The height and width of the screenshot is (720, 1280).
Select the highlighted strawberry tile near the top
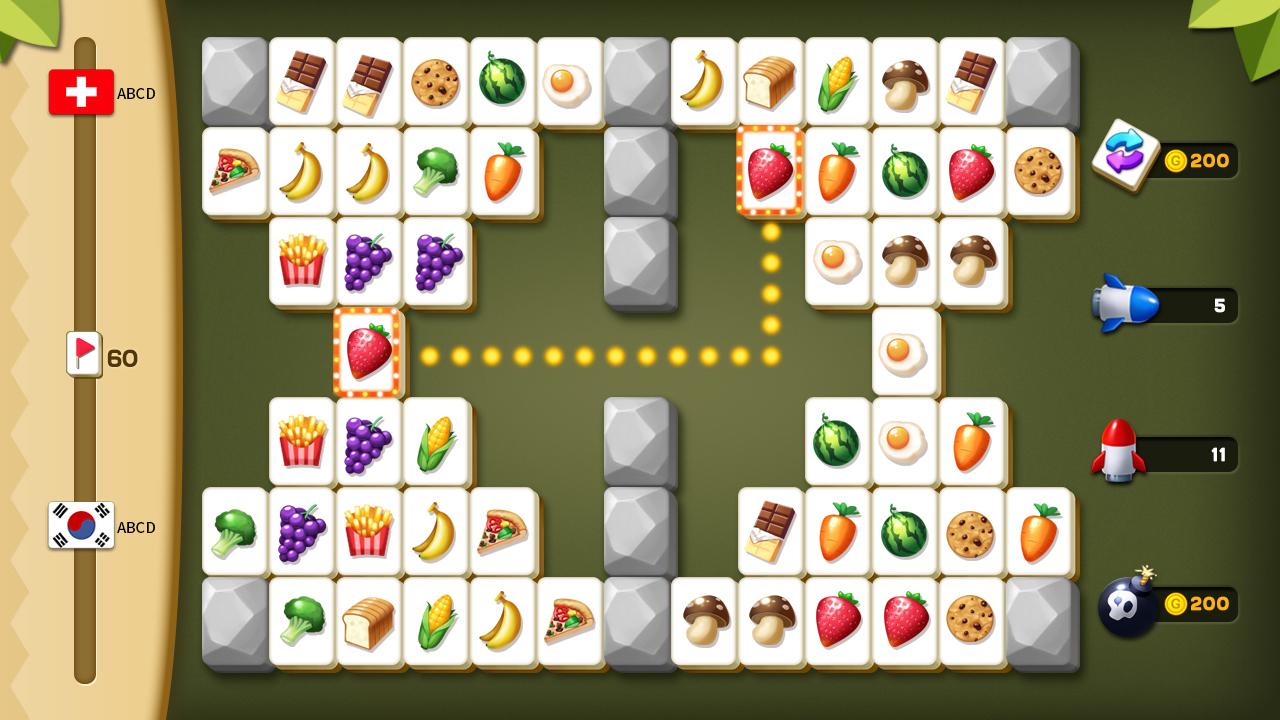(771, 171)
